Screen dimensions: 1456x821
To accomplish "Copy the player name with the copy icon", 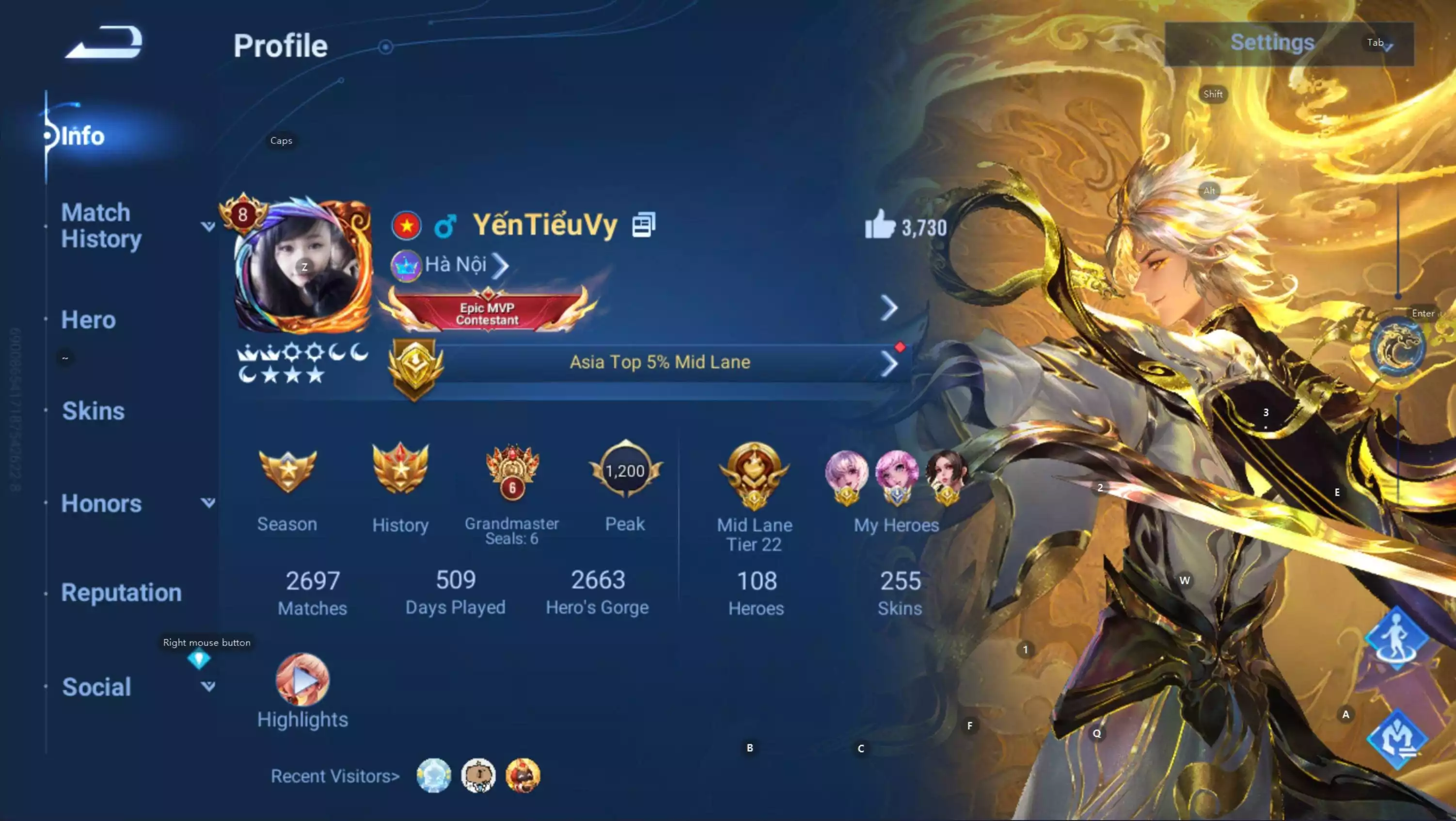I will coord(644,224).
